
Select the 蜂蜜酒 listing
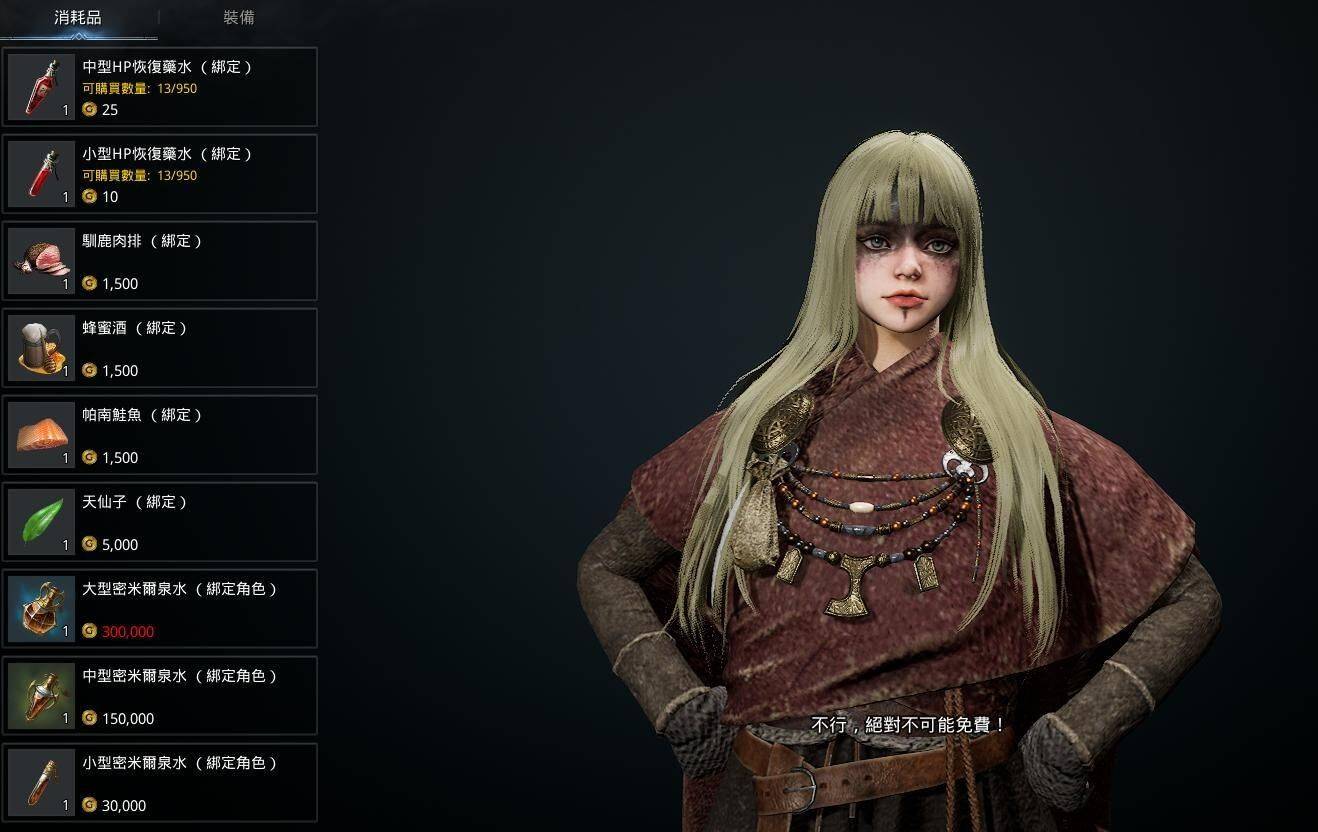[x=160, y=348]
